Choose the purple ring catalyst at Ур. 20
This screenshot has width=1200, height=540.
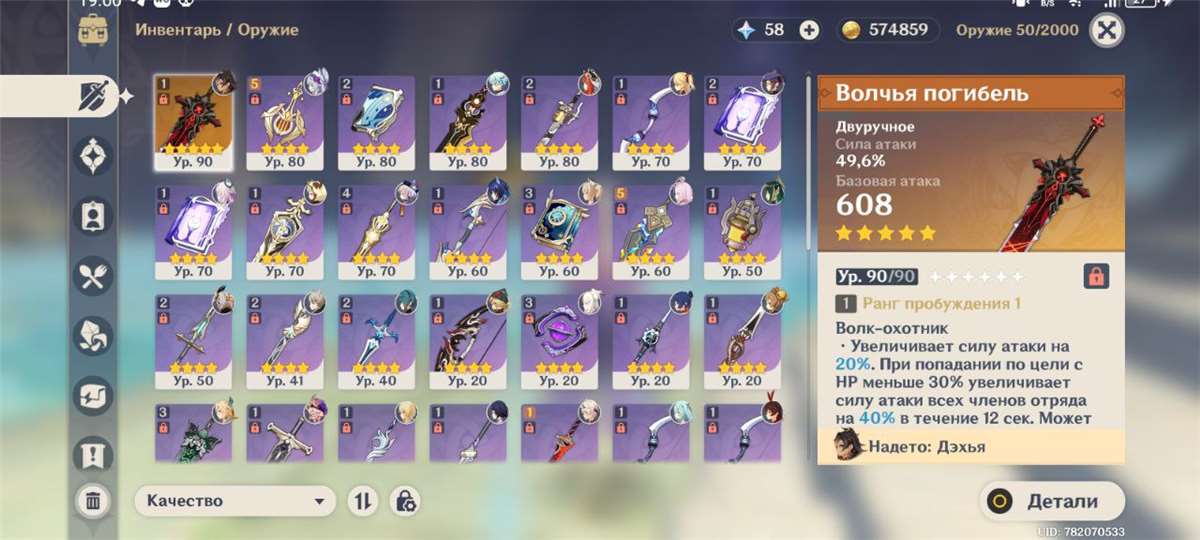559,342
